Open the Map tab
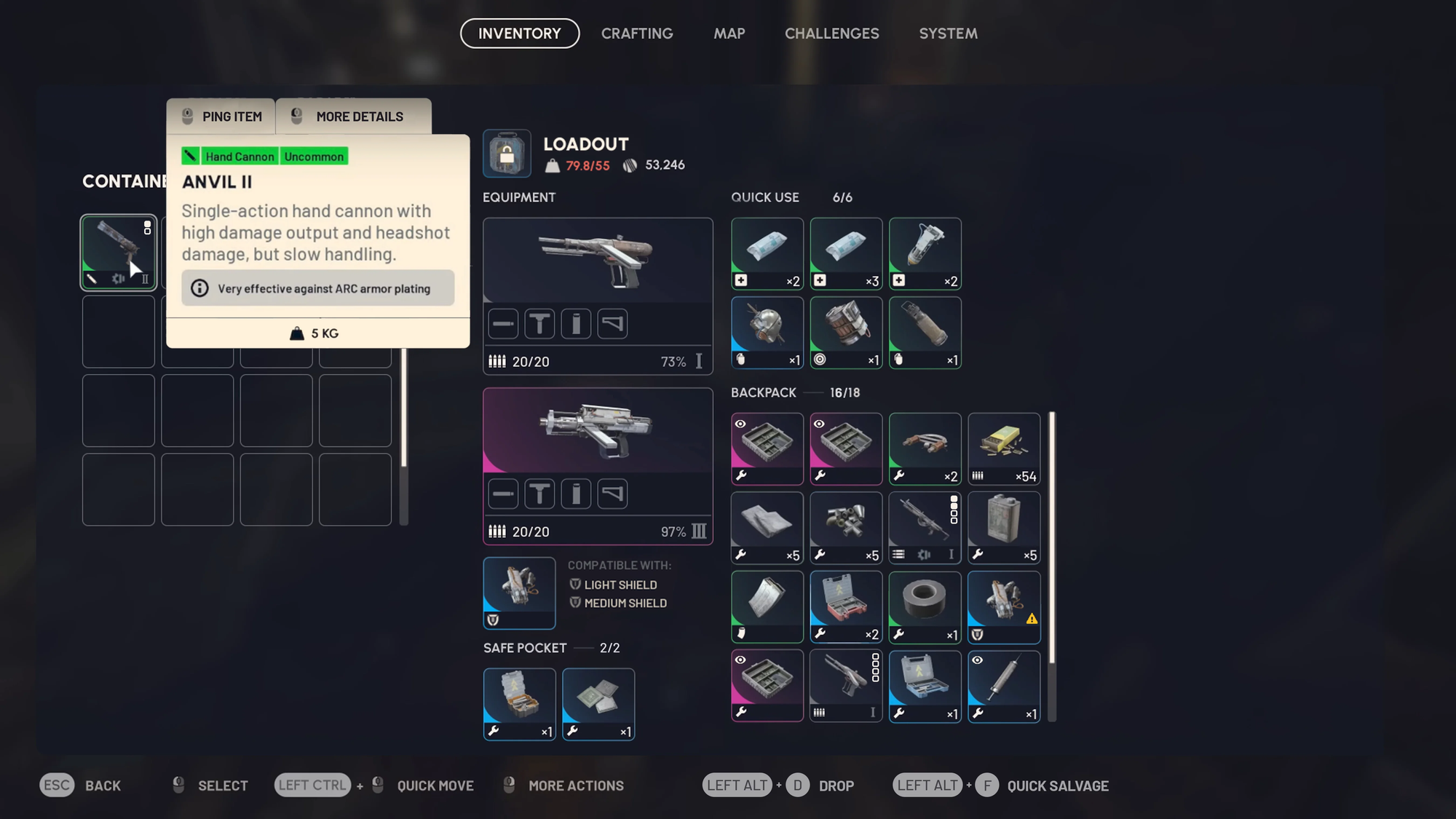Viewport: 1456px width, 819px height. tap(729, 33)
